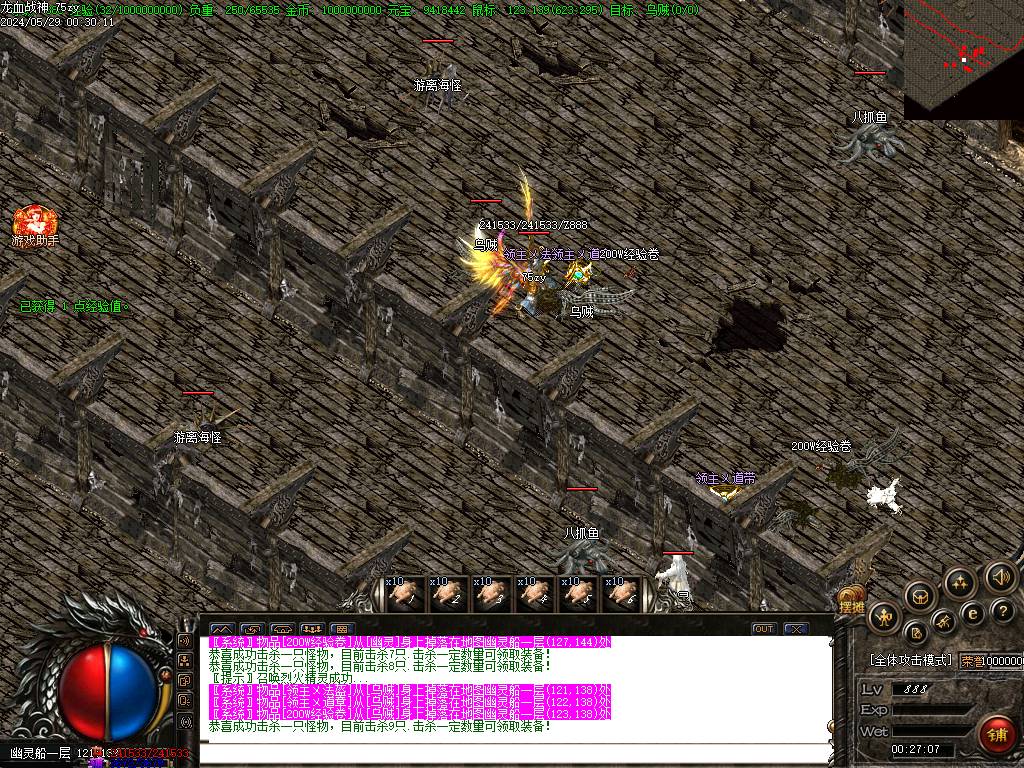Click the minimap in the corner
Viewport: 1024px width, 768px height.
[963, 59]
